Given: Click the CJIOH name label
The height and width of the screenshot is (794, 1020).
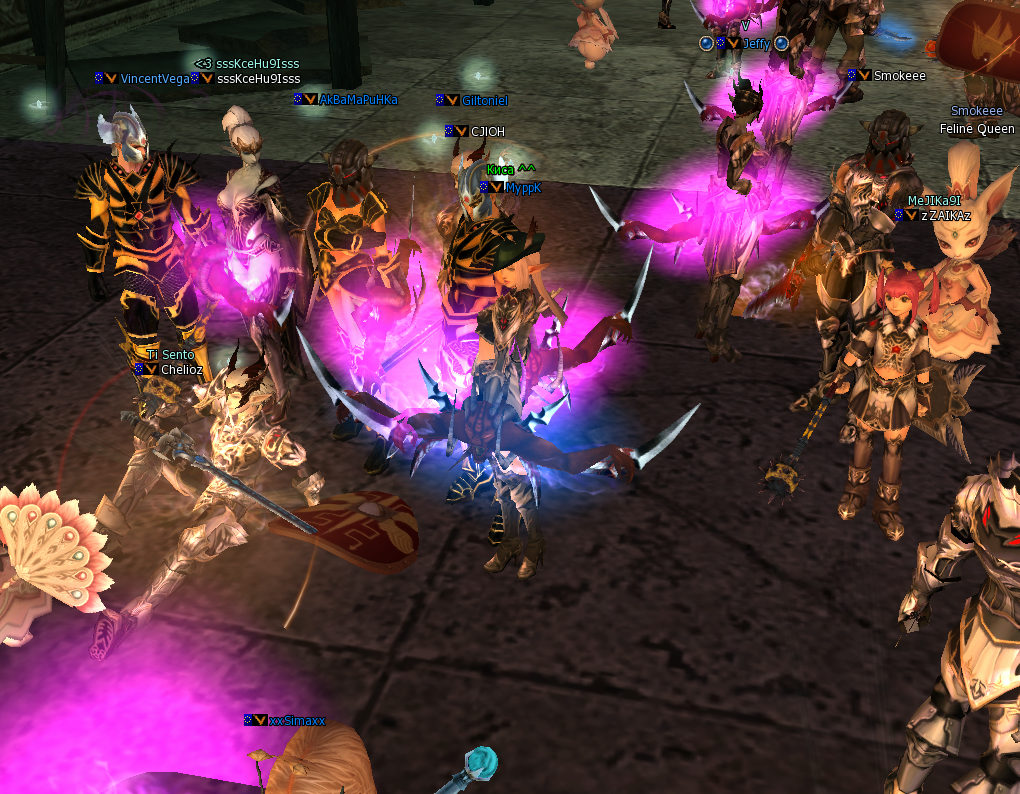Looking at the screenshot, I should pyautogui.click(x=487, y=132).
